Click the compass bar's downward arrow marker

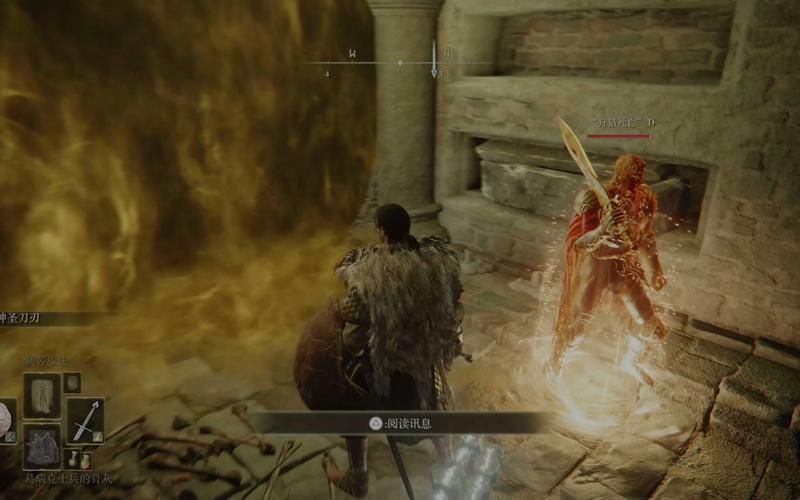(434, 72)
